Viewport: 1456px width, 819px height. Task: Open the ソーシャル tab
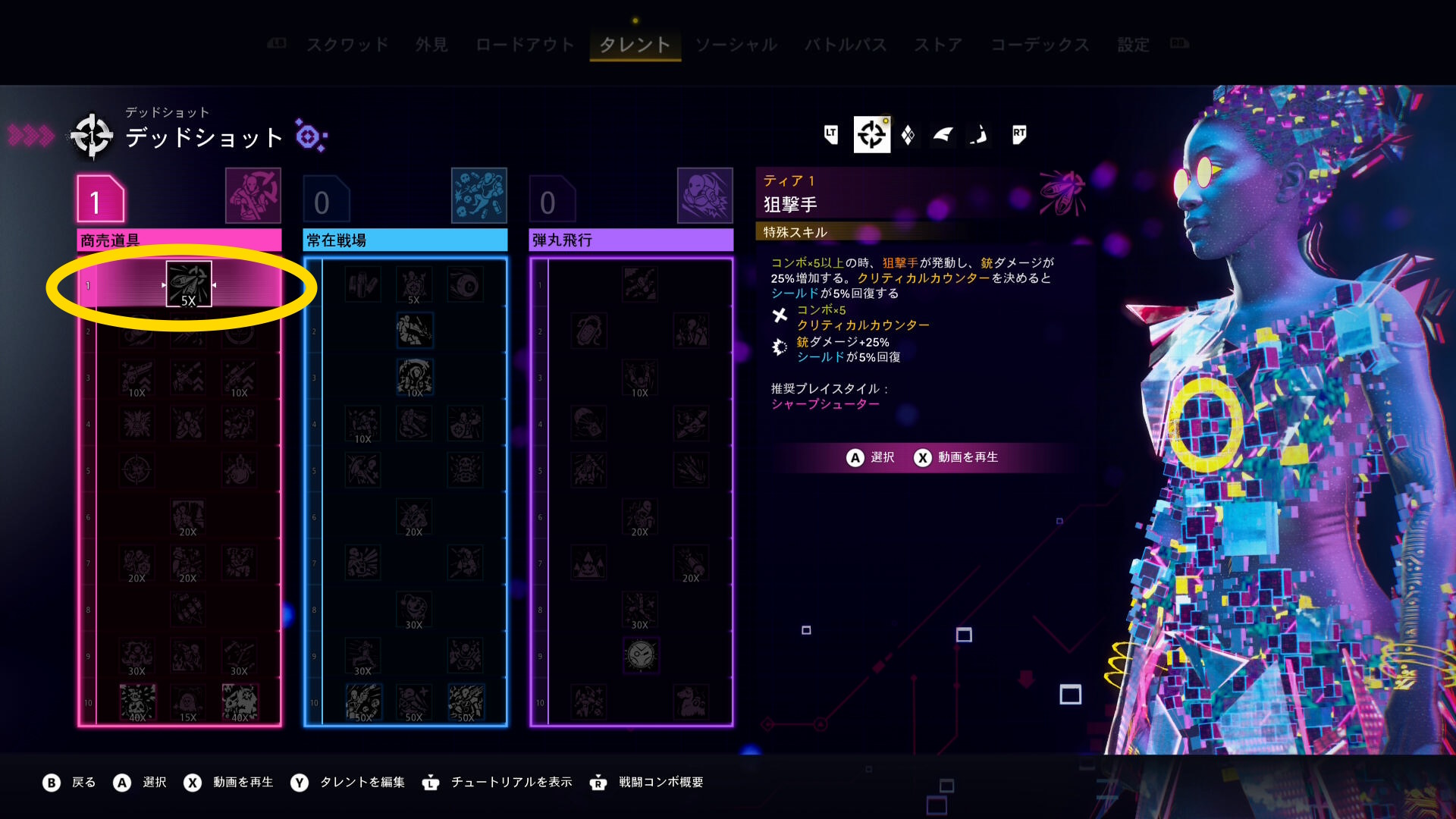point(736,45)
